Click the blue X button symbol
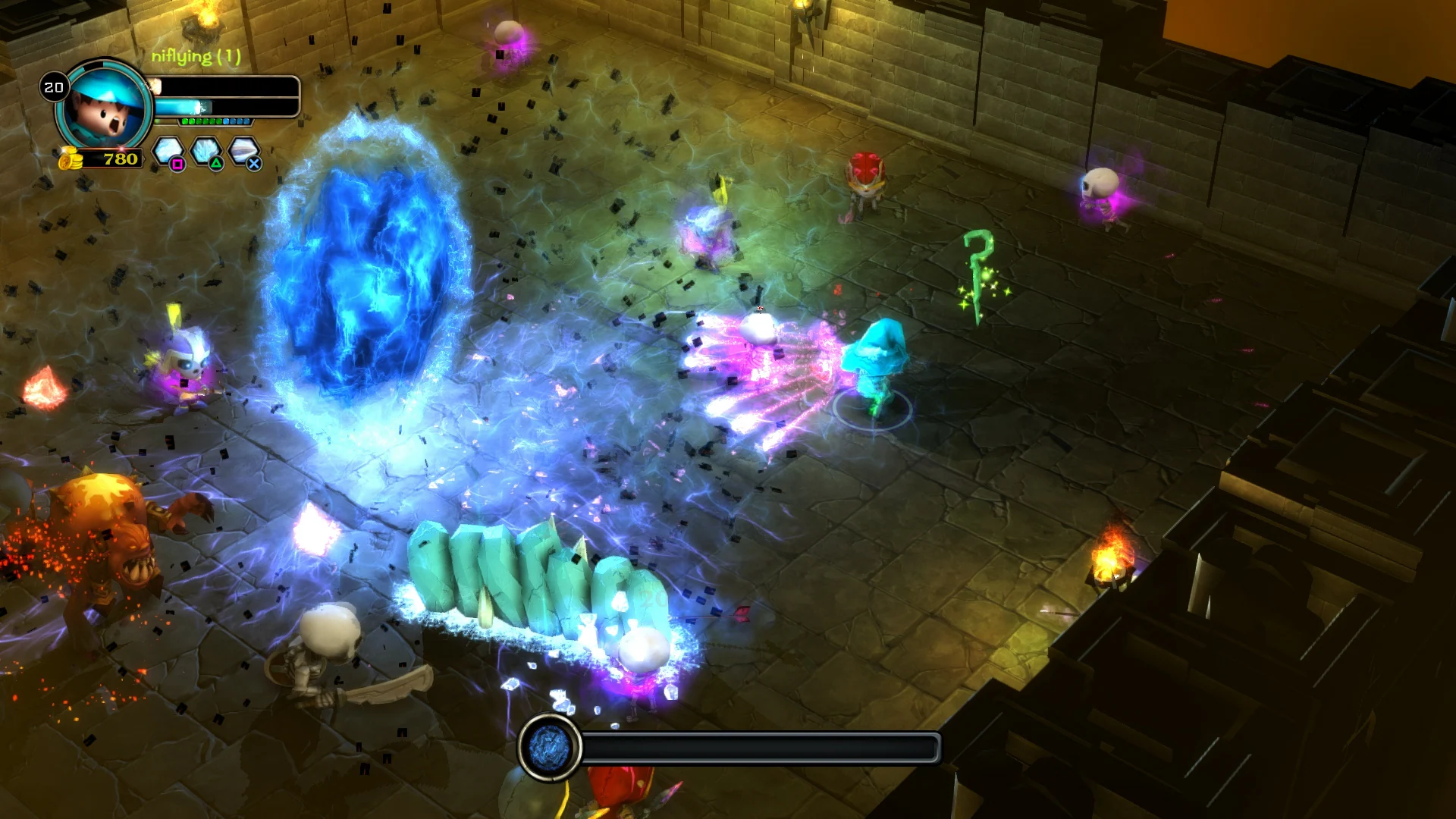Screen dimensions: 1456x819 (x=254, y=164)
